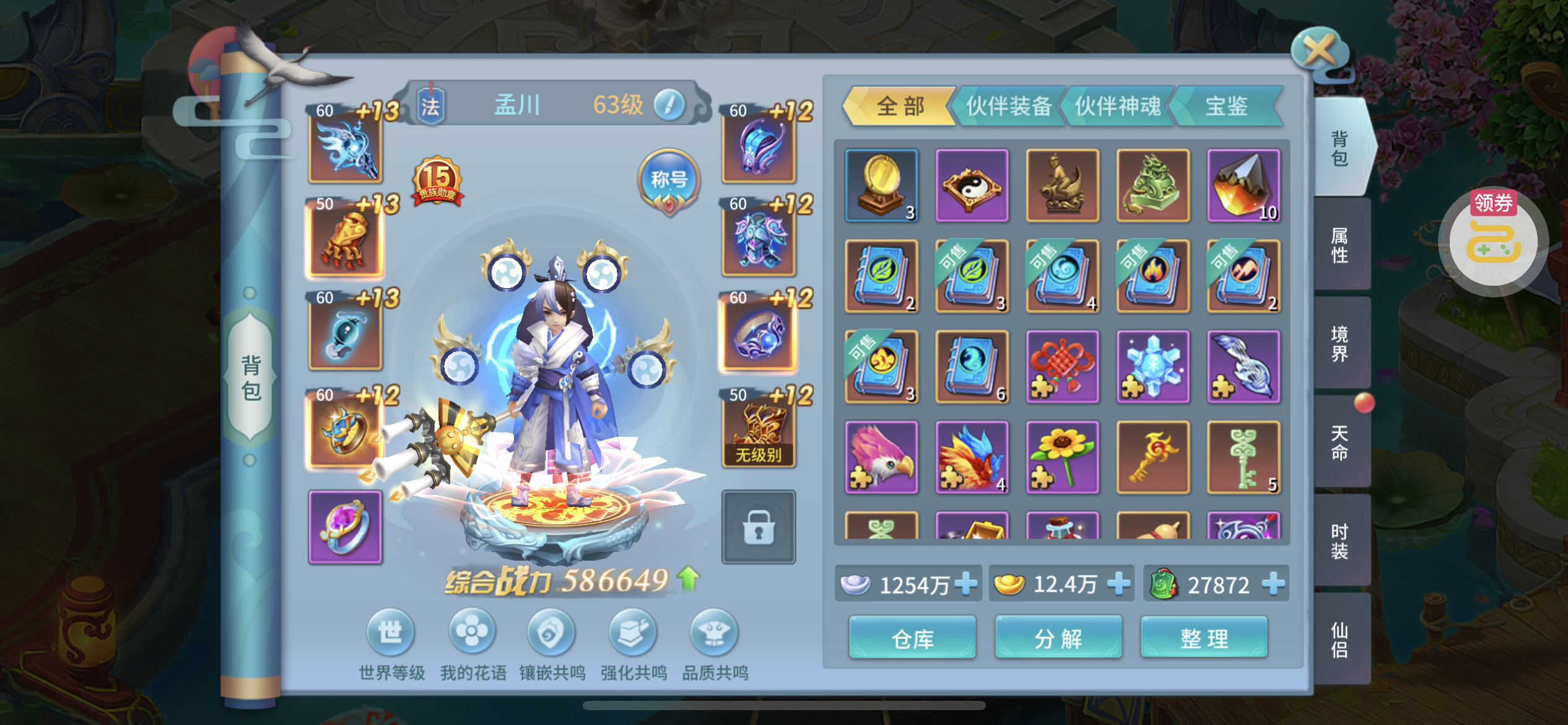The width and height of the screenshot is (1568, 725).
Task: Open the 仓库 warehouse
Action: pos(912,638)
